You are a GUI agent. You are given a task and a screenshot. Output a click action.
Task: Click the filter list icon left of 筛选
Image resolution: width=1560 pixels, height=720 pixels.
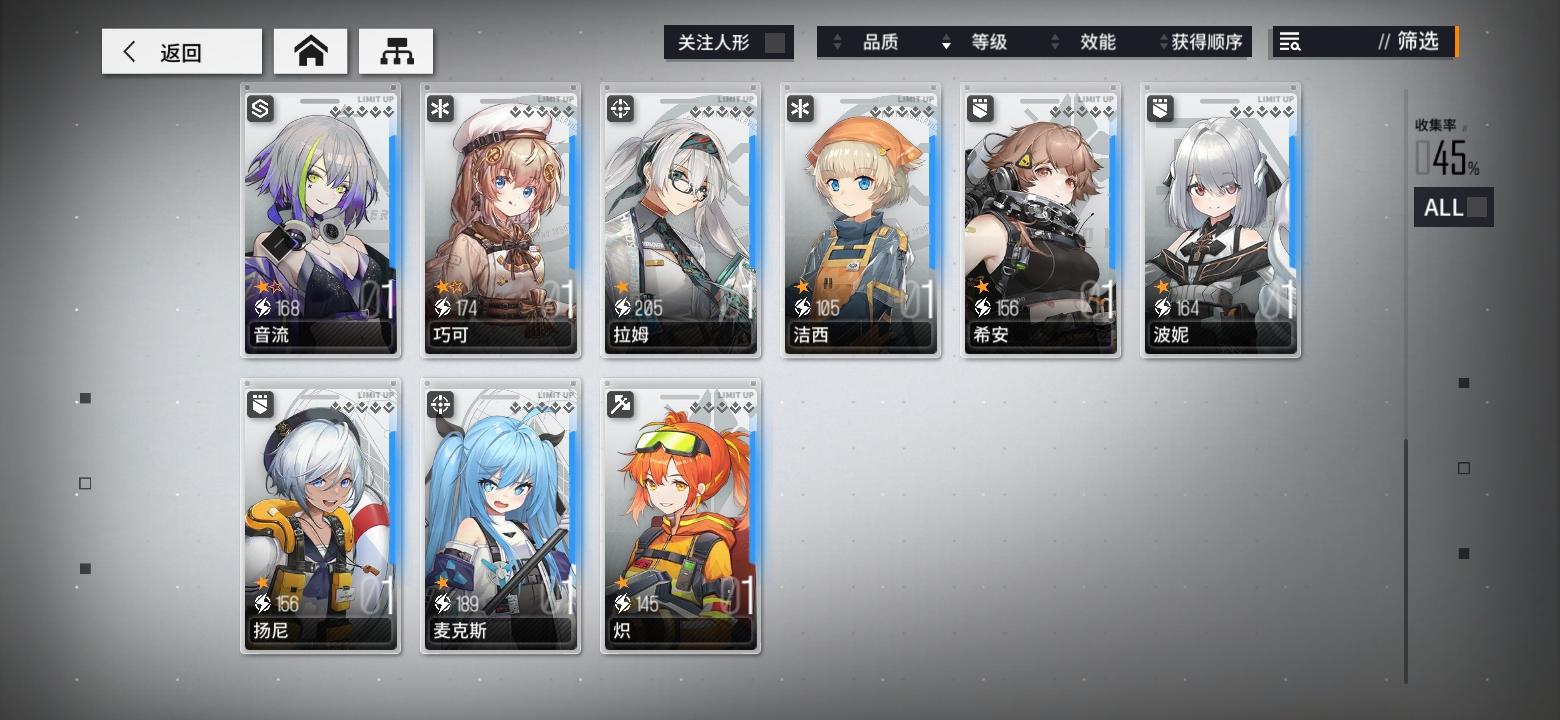tap(1290, 42)
